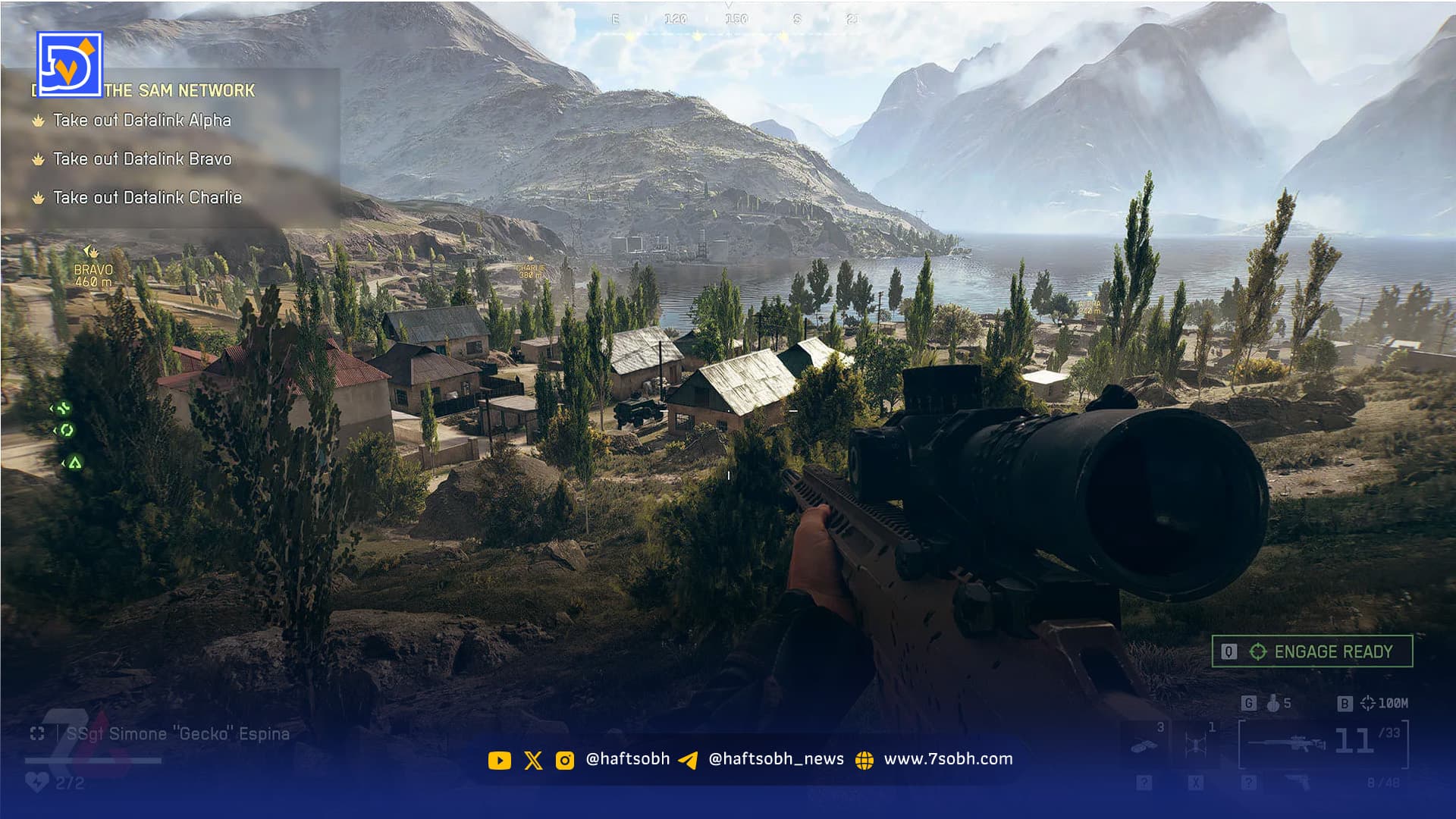This screenshot has width=1456, height=819.
Task: Toggle the crown marker for Datalink Bravo objective
Action: coord(38,159)
